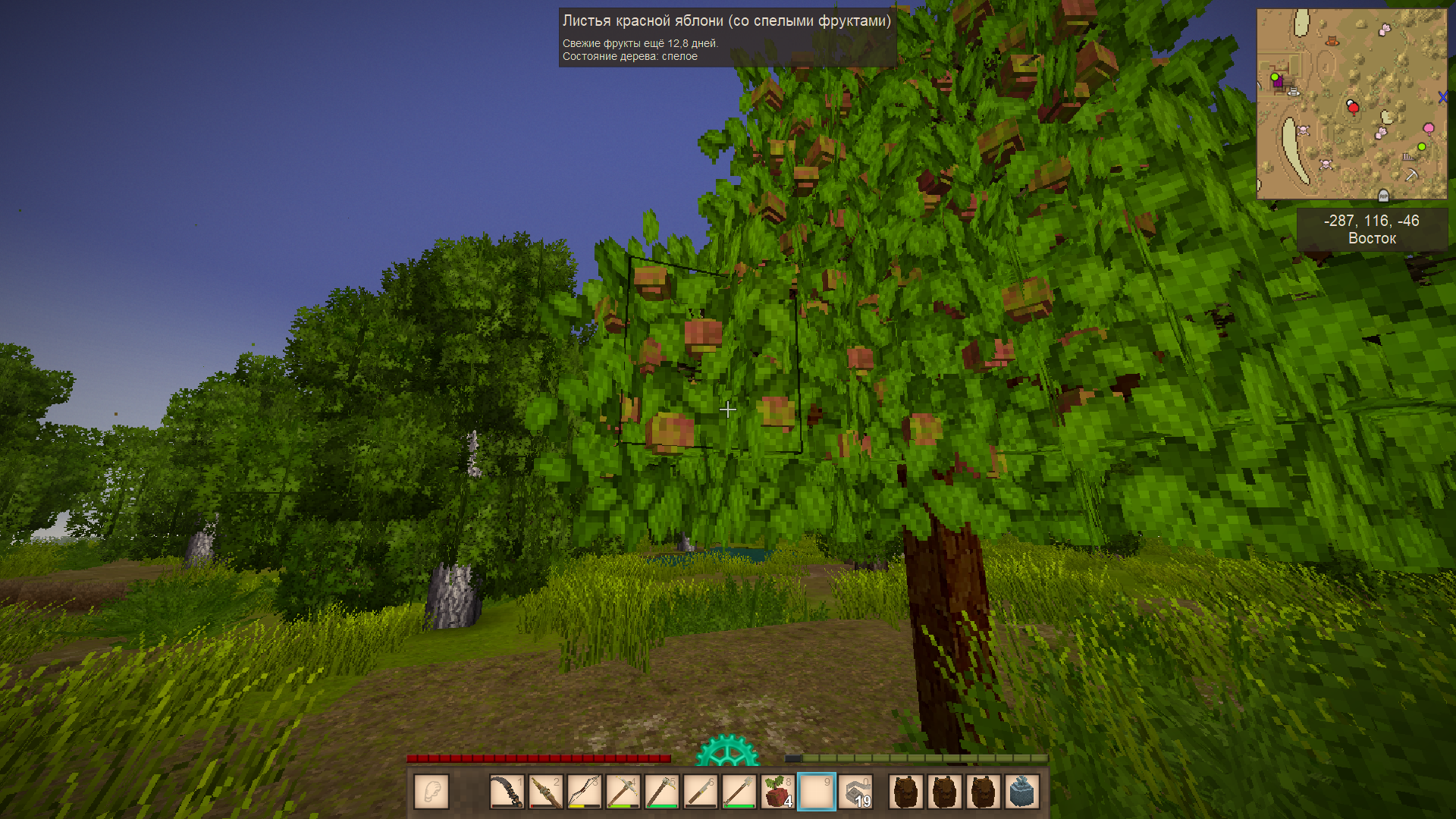Open the minimap
The width and height of the screenshot is (1456, 819).
(1351, 104)
